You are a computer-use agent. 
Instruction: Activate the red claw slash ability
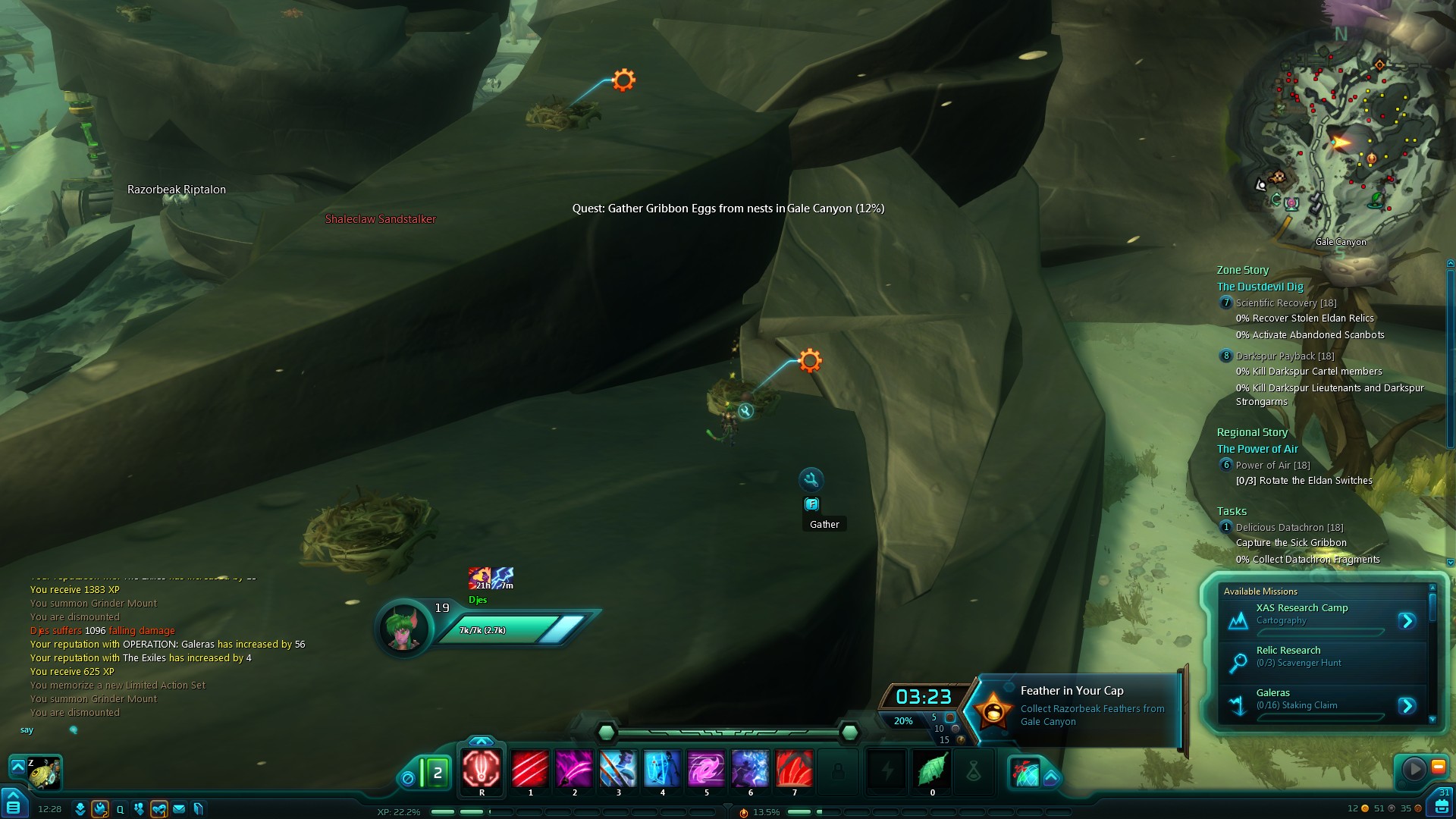pyautogui.click(x=530, y=769)
